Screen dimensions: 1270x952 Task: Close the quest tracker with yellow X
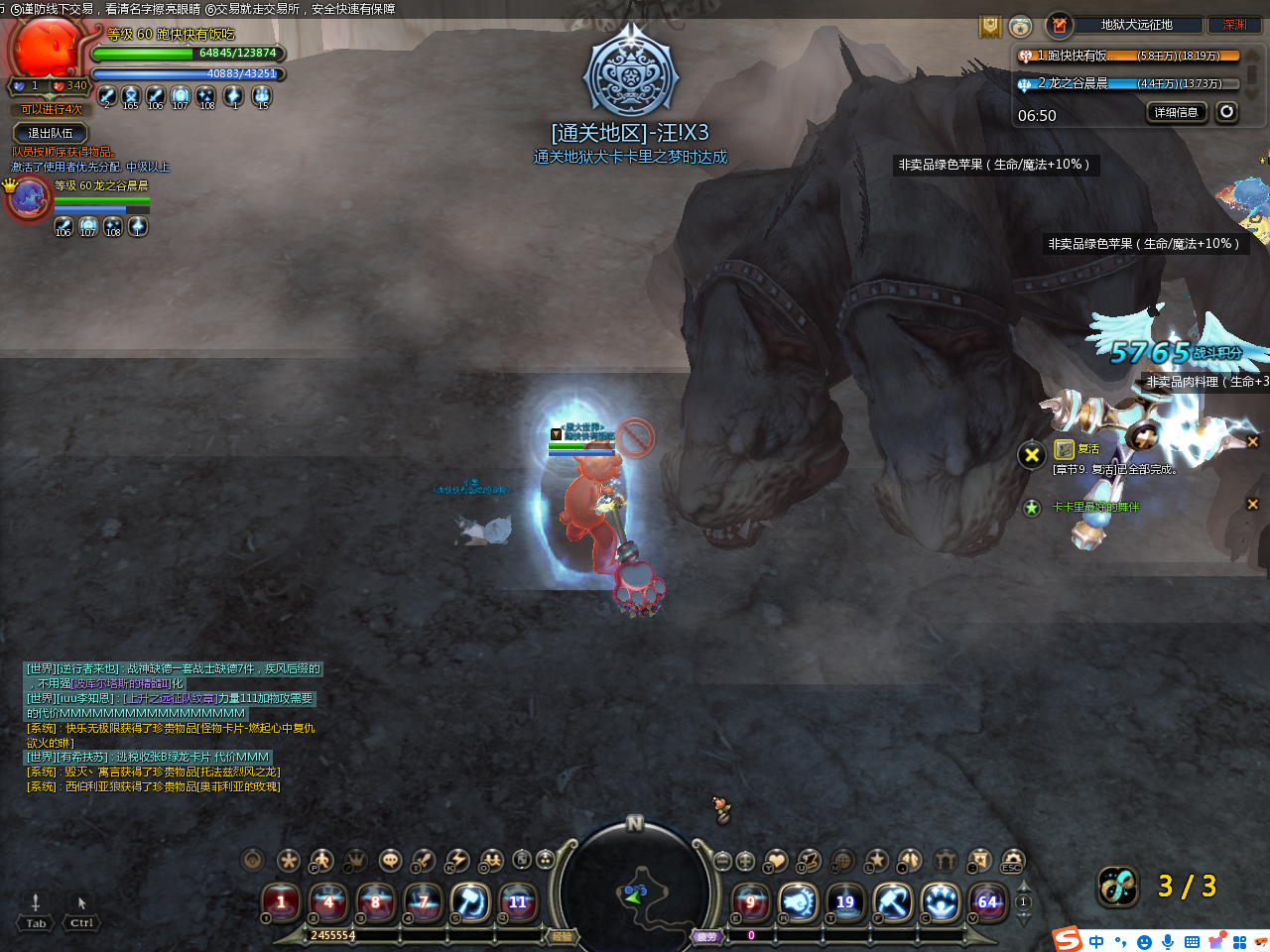pos(1032,455)
